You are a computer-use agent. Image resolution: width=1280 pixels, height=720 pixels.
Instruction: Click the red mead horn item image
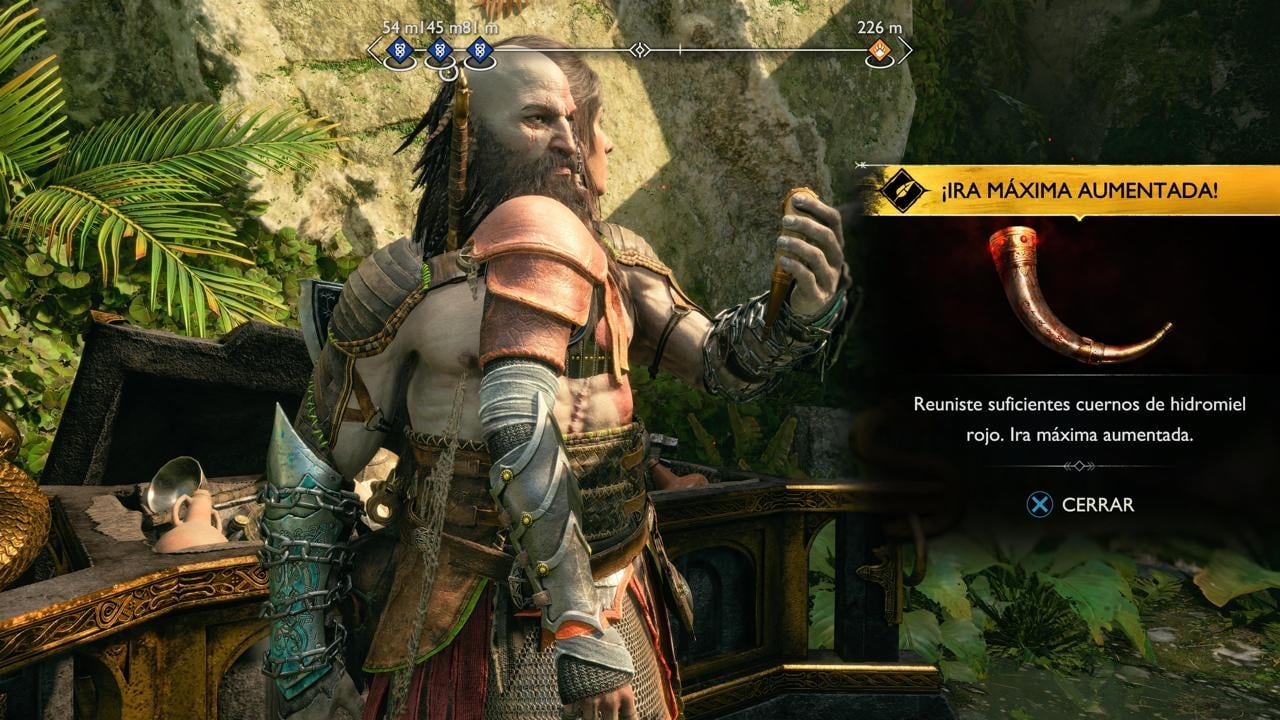pos(1075,295)
